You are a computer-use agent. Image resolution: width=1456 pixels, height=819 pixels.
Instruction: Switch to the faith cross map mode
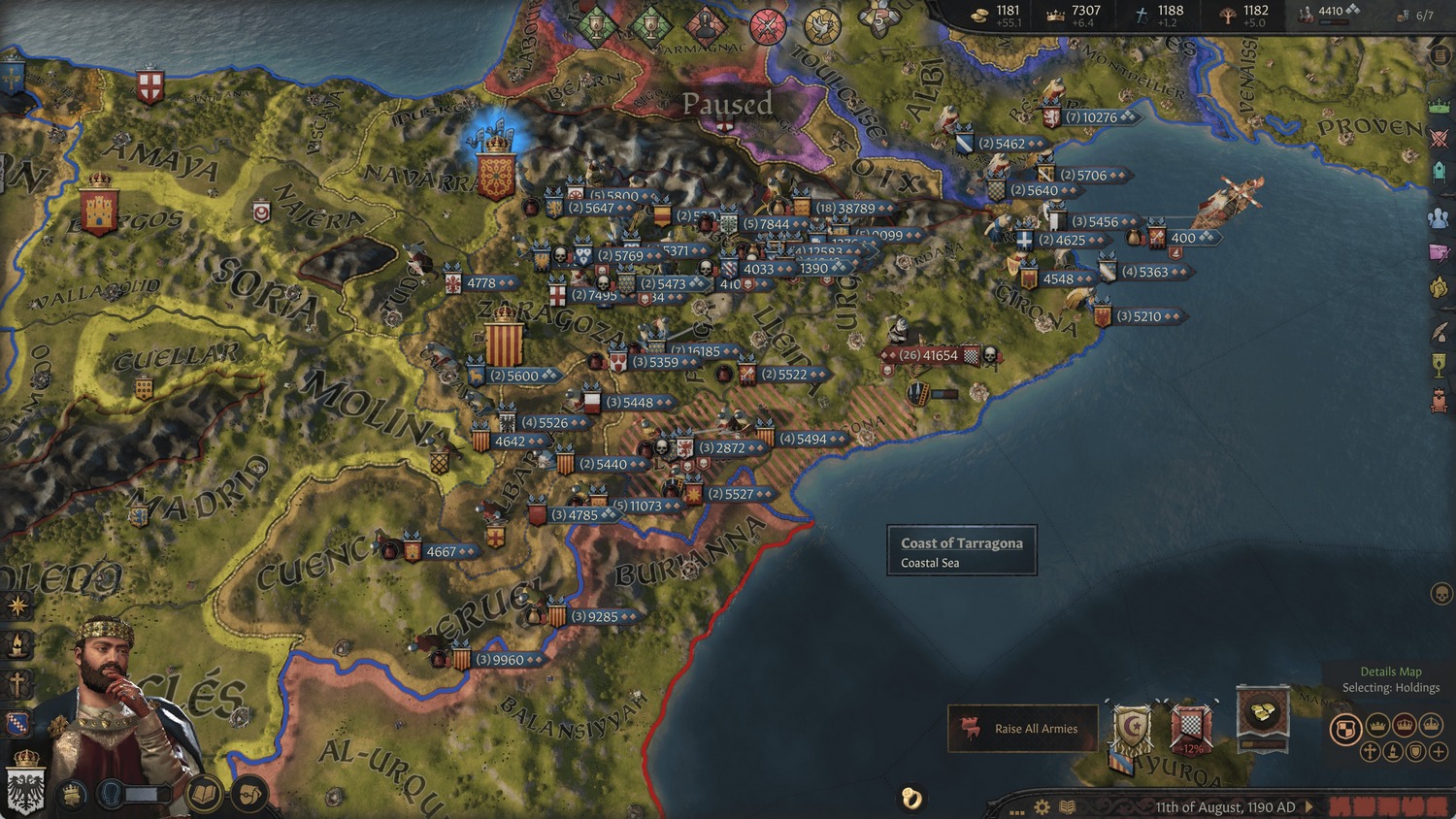1371,751
